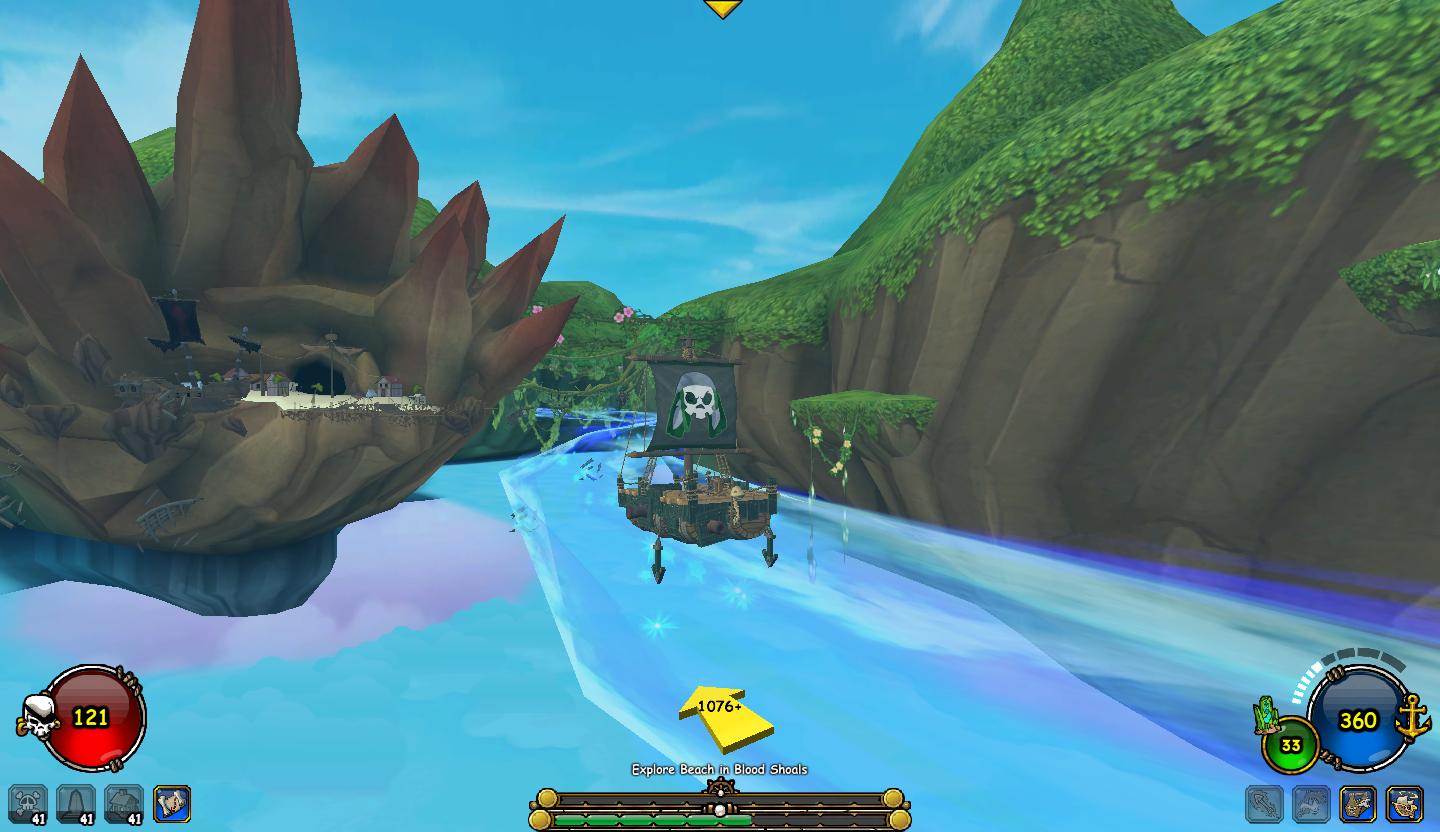Select the tombstone-shaped teleport icon
The width and height of the screenshot is (1440, 832).
[76, 804]
